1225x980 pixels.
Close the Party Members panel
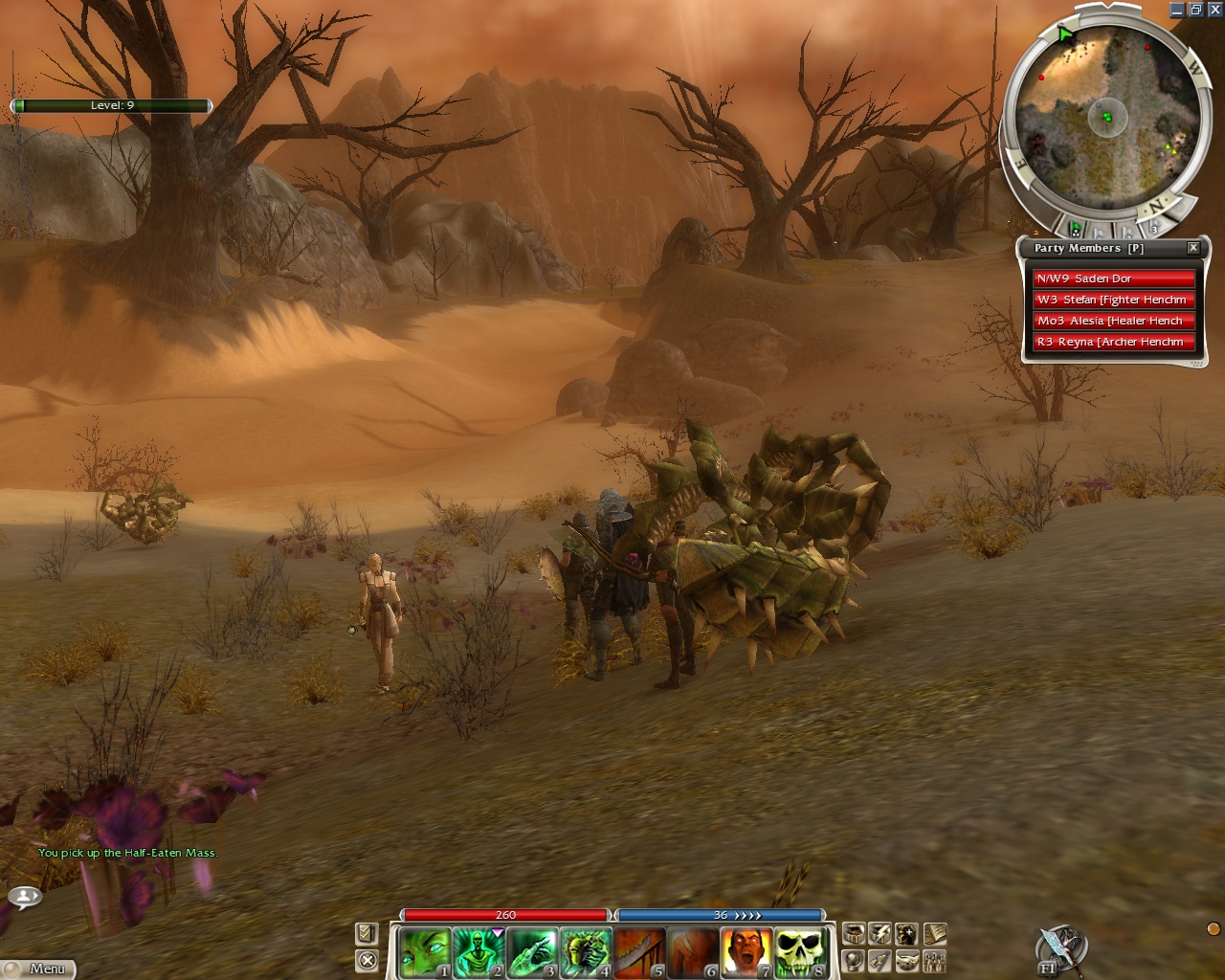(x=1193, y=248)
